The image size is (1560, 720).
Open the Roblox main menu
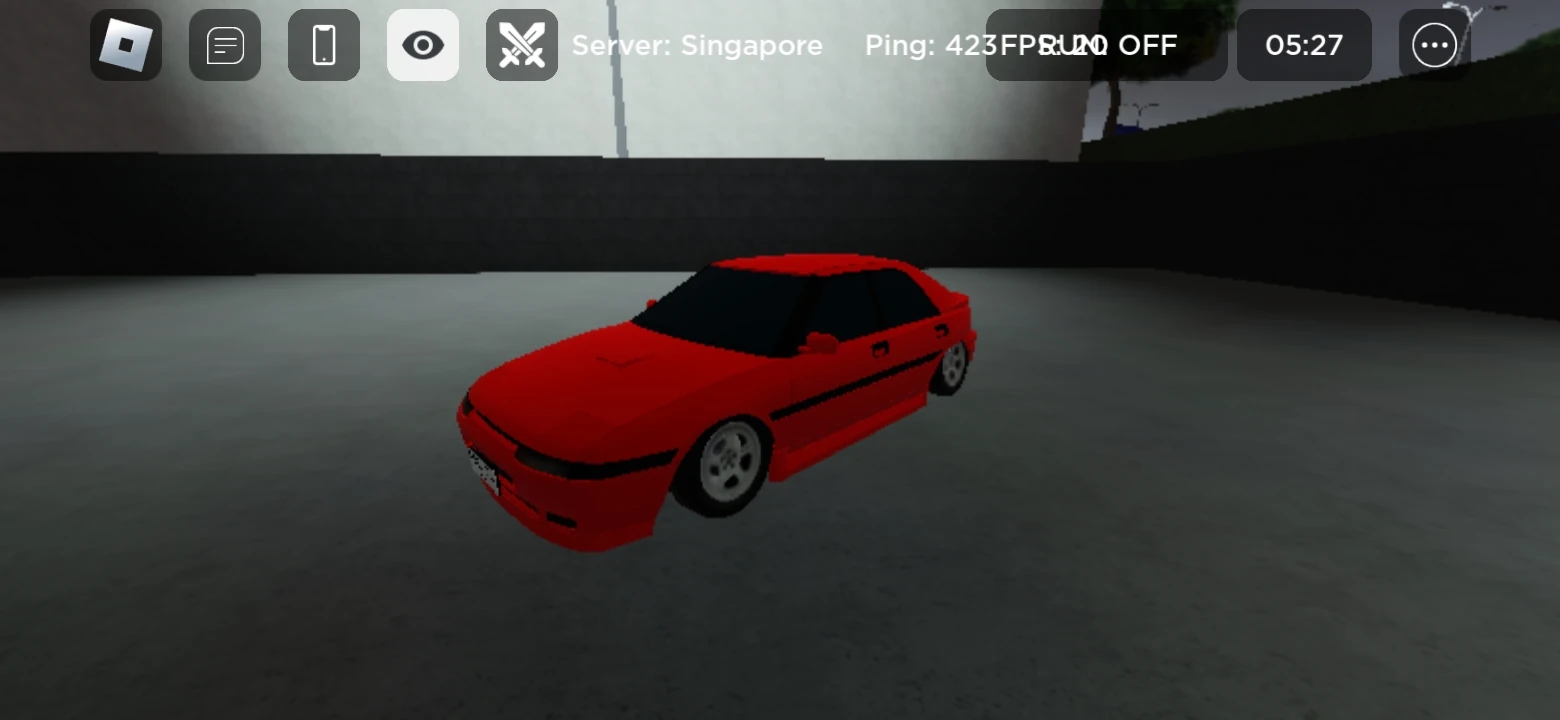pos(125,45)
